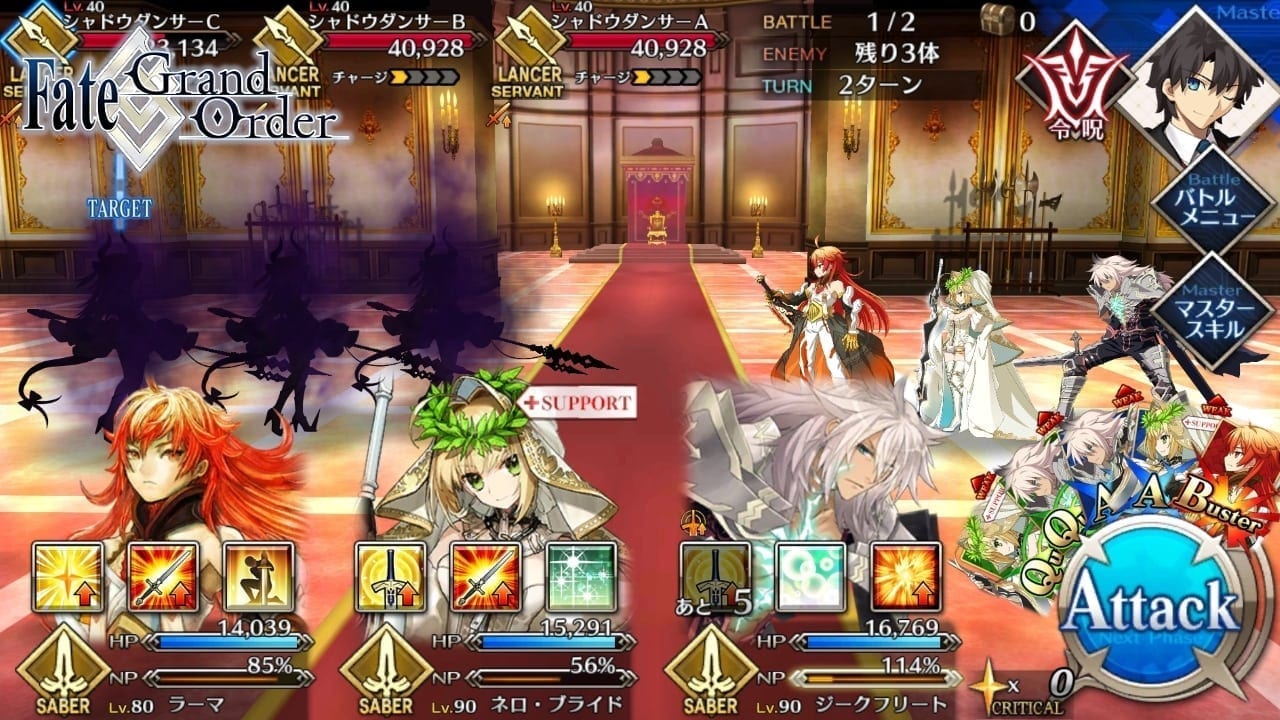Activate Siegfried's white bubbles skill

pyautogui.click(x=810, y=577)
